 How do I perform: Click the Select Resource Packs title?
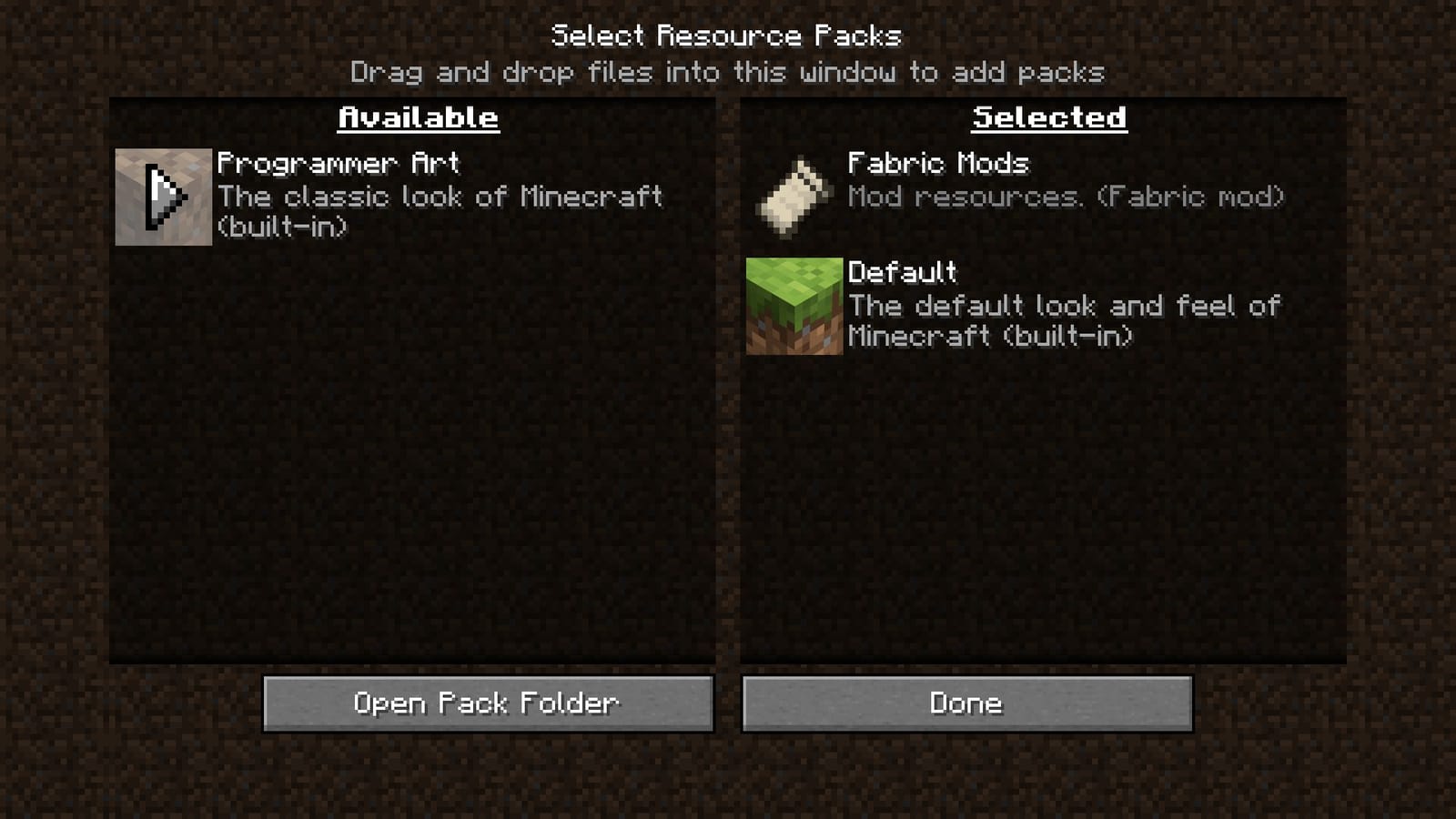(726, 35)
